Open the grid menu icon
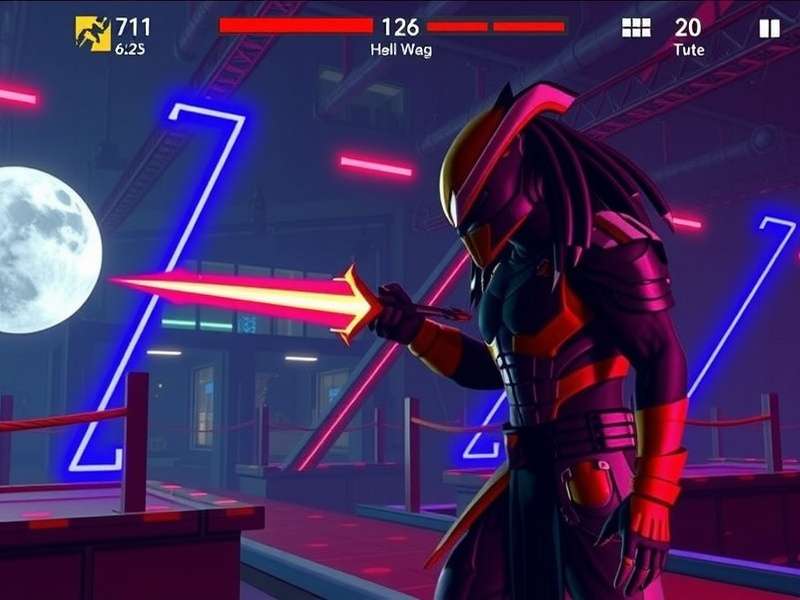Viewport: 800px width, 600px height. [636, 28]
